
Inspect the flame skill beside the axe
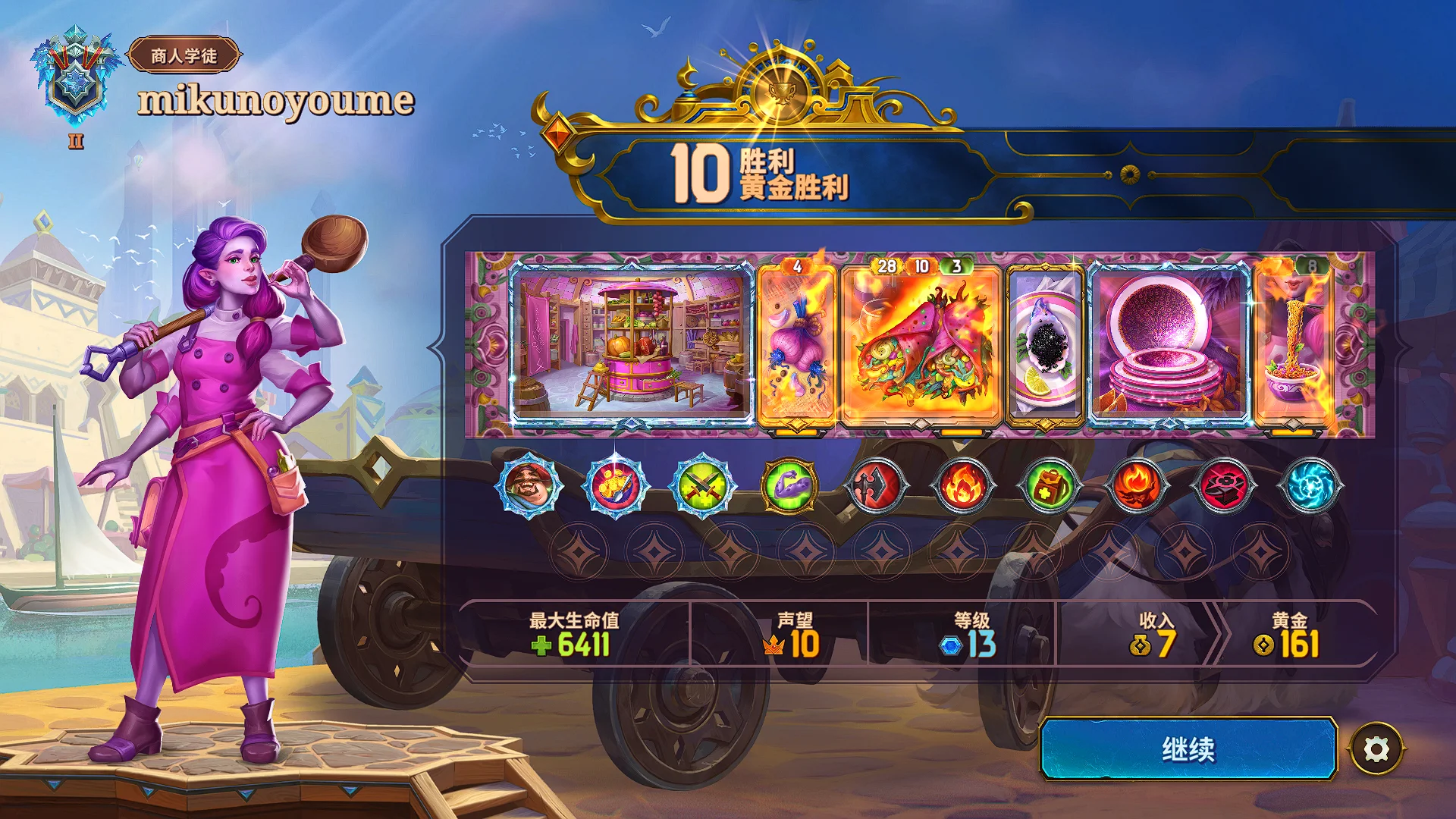click(963, 485)
